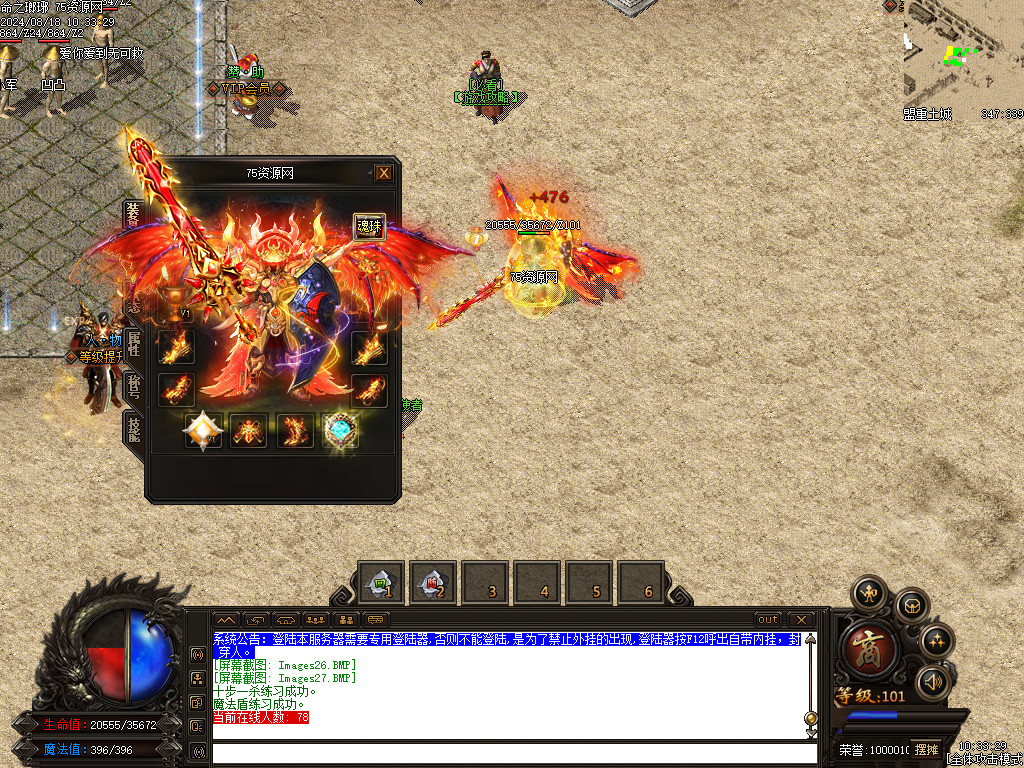Image resolution: width=1024 pixels, height=768 pixels.
Task: Close the chat window
Action: click(800, 620)
